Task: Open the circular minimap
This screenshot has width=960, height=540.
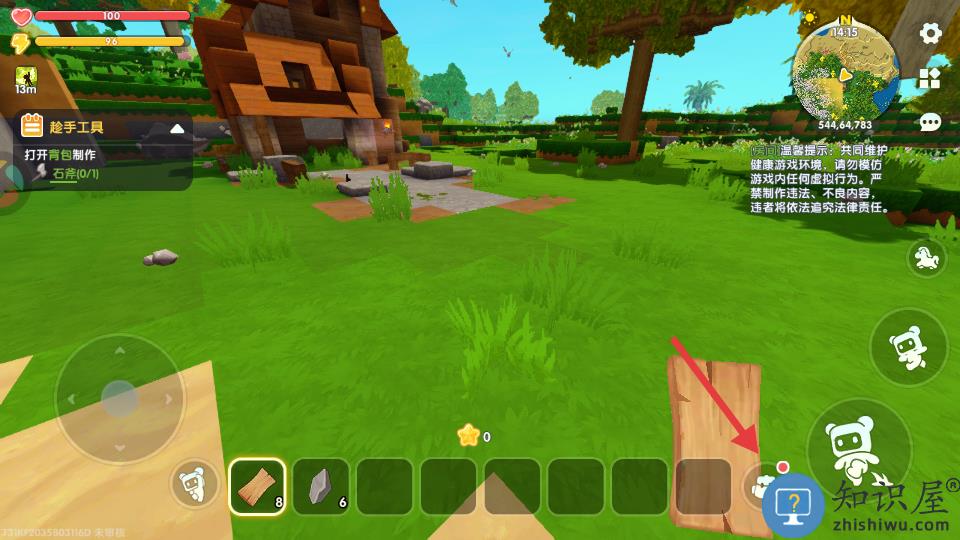Action: [845, 70]
